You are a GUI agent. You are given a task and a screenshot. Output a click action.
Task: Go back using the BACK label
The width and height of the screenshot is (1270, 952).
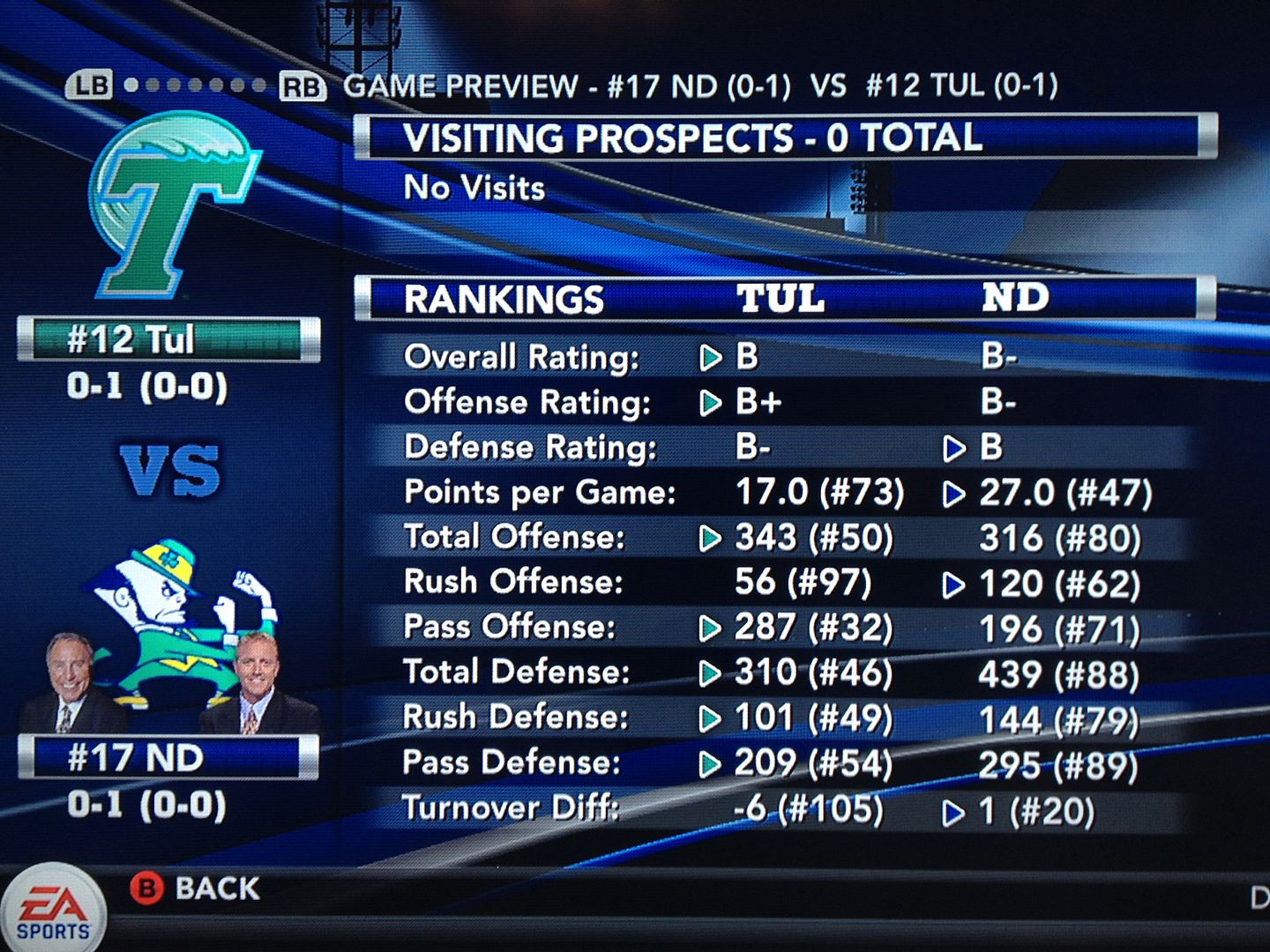coord(217,889)
